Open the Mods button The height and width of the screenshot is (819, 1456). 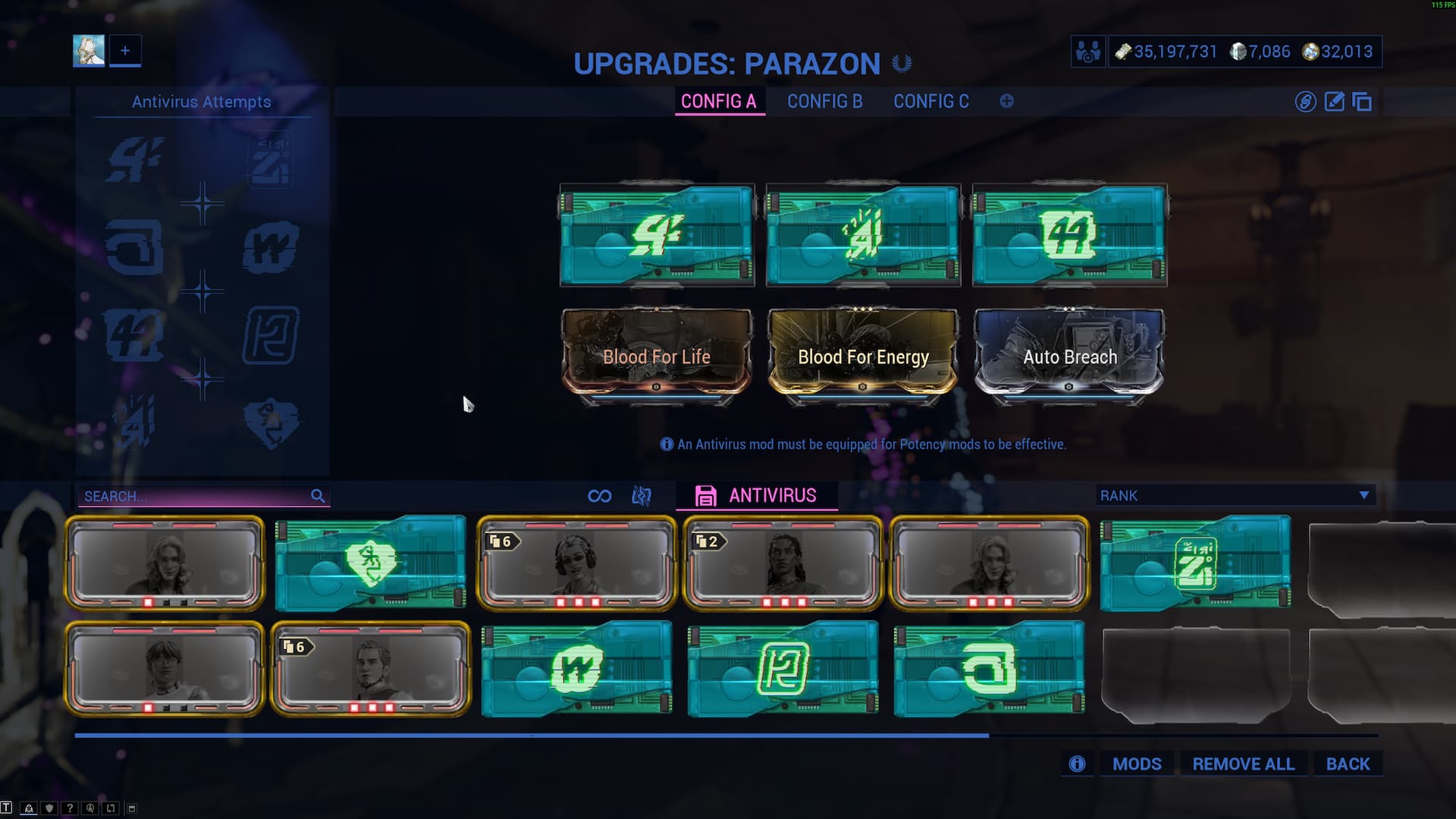point(1136,764)
